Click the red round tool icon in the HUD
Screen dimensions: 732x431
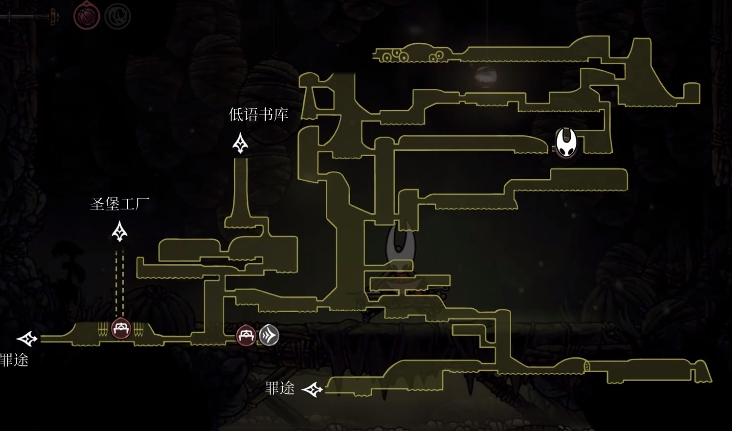[87, 15]
